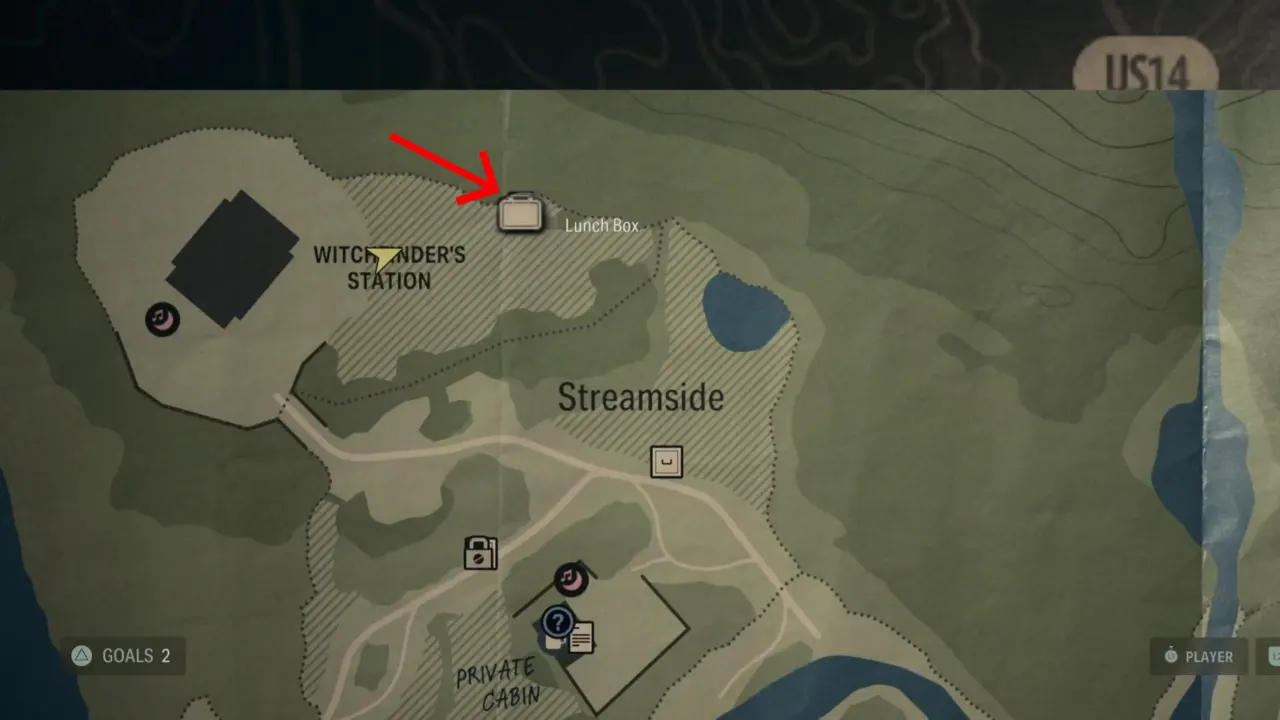The width and height of the screenshot is (1280, 720).
Task: Click the manuscript page icon near Private Cabin
Action: coord(583,638)
